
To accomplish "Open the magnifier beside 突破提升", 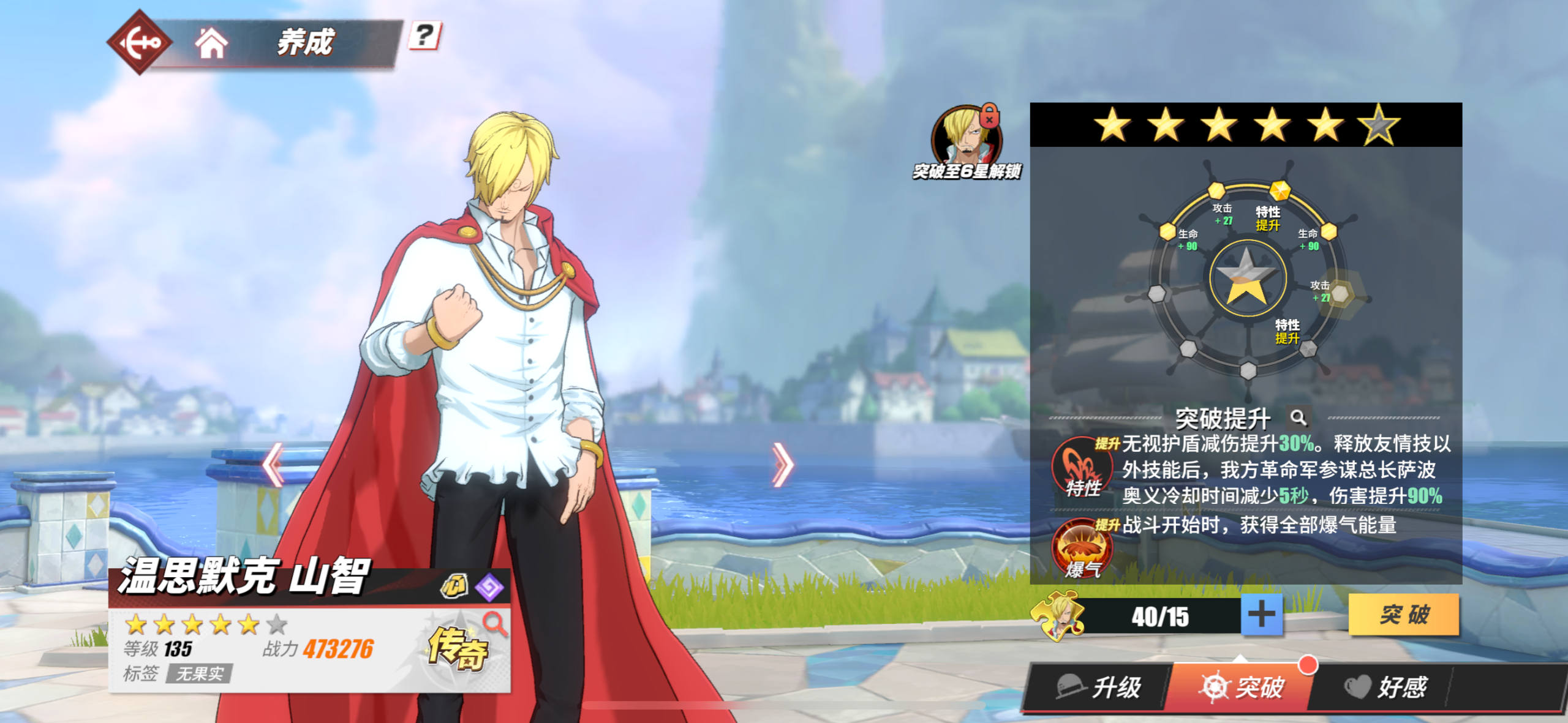I will (1298, 418).
